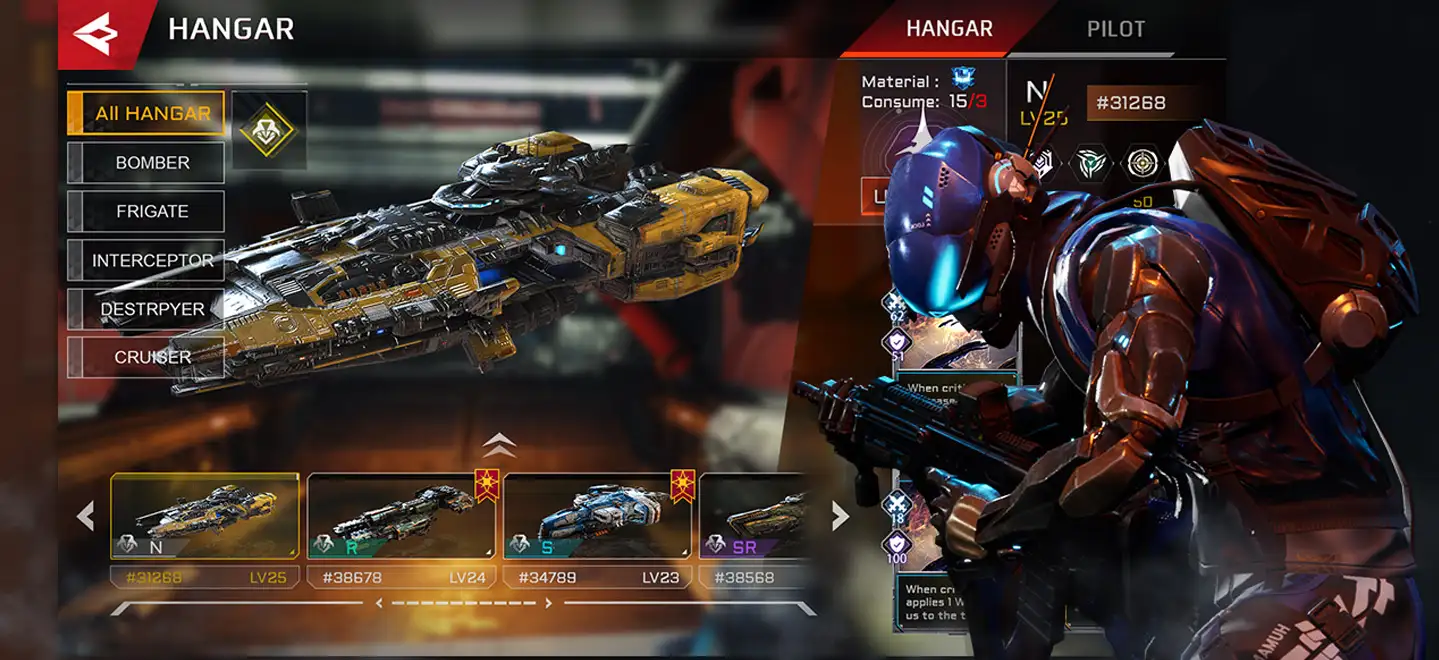The width and height of the screenshot is (1439, 660).
Task: Select the SR ship #38568
Action: (x=752, y=516)
